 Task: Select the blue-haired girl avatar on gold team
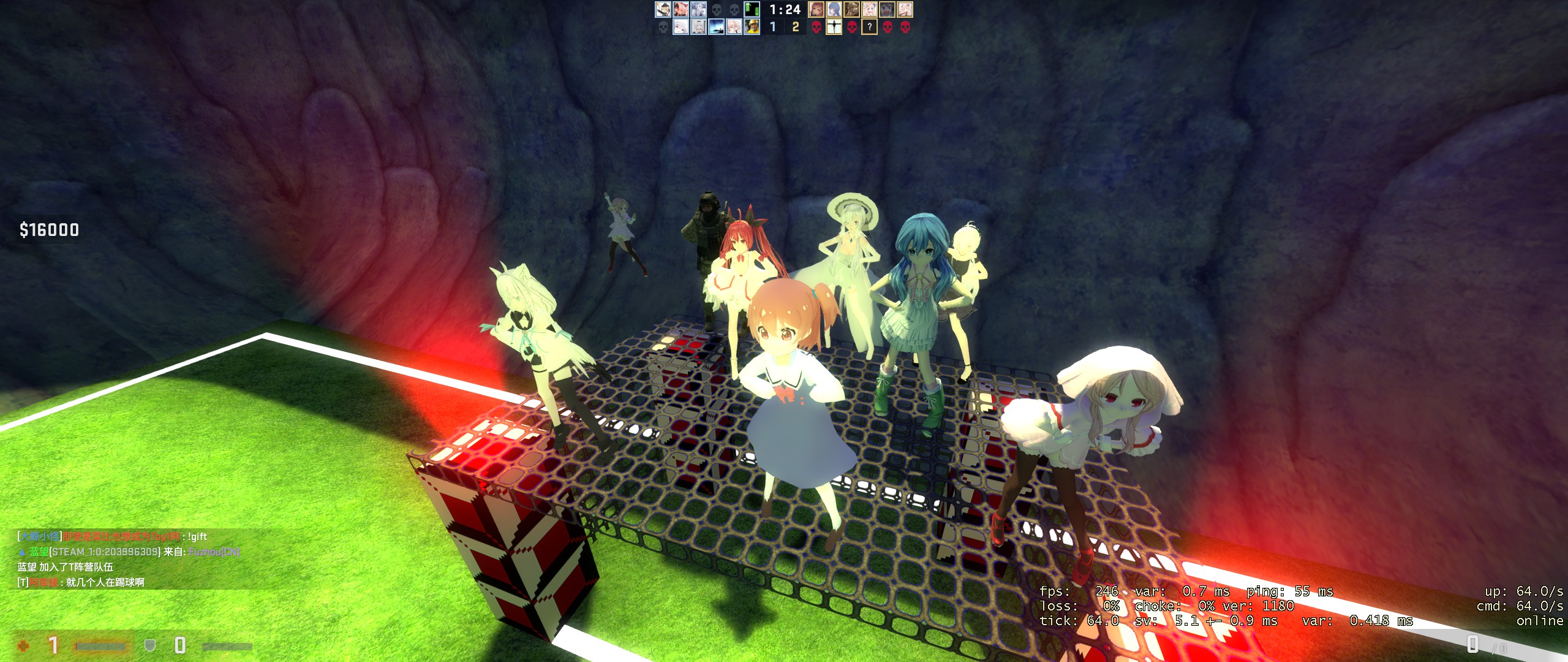[x=834, y=9]
